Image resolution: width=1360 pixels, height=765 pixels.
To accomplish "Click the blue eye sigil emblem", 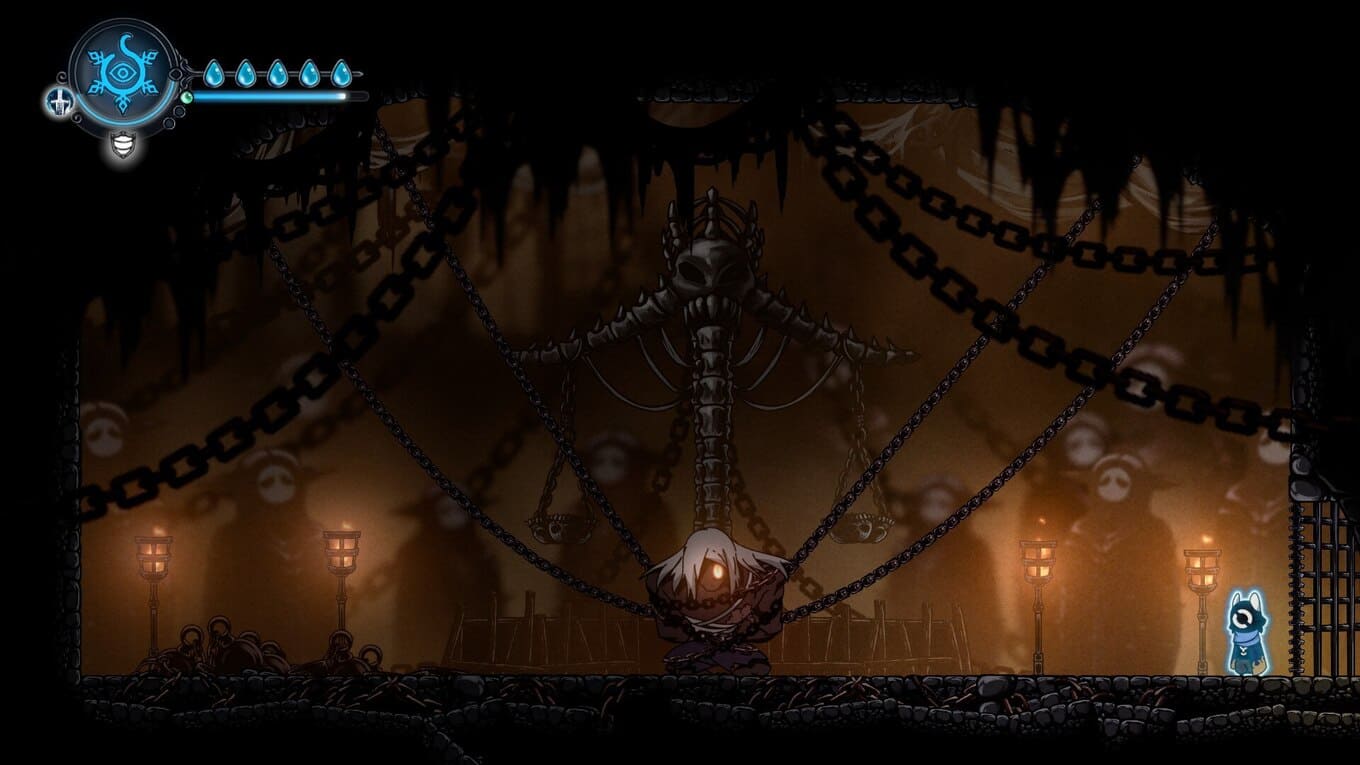I will (x=123, y=73).
